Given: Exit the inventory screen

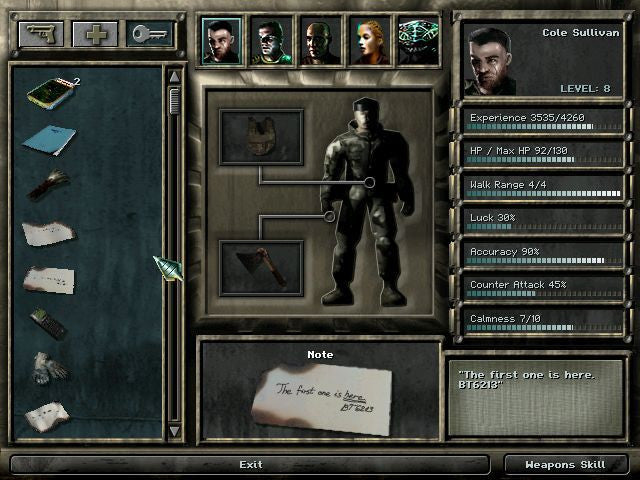Looking at the screenshot, I should [251, 464].
